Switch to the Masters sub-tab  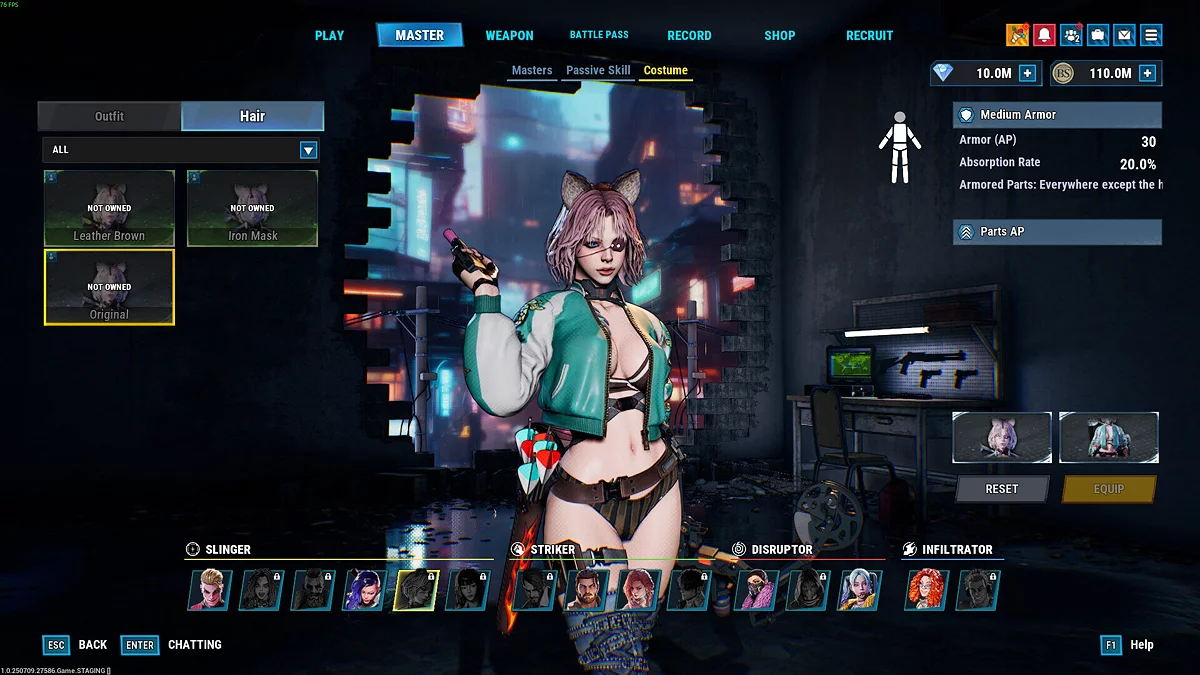pyautogui.click(x=532, y=71)
